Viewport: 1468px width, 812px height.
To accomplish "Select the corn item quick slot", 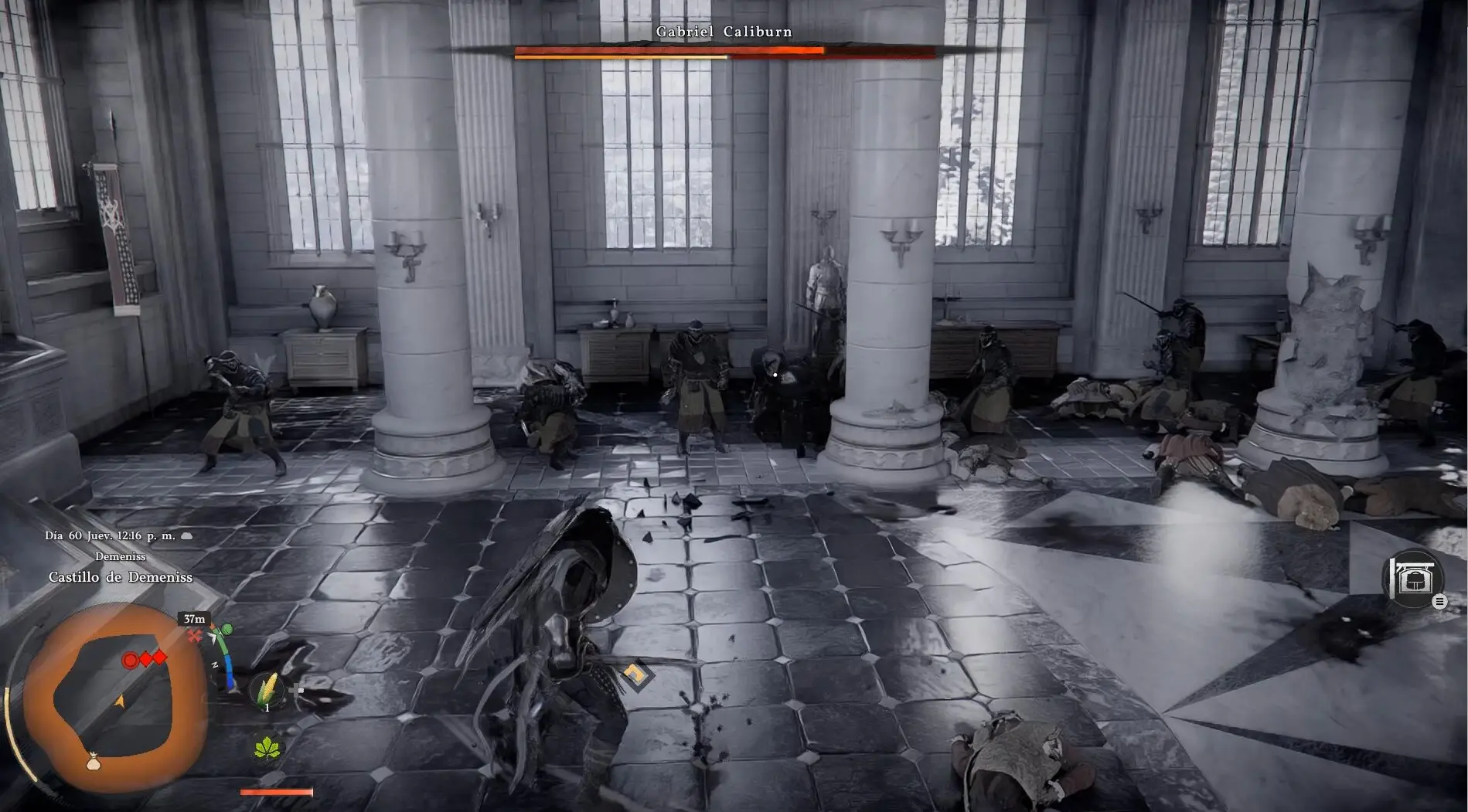I will click(x=267, y=690).
